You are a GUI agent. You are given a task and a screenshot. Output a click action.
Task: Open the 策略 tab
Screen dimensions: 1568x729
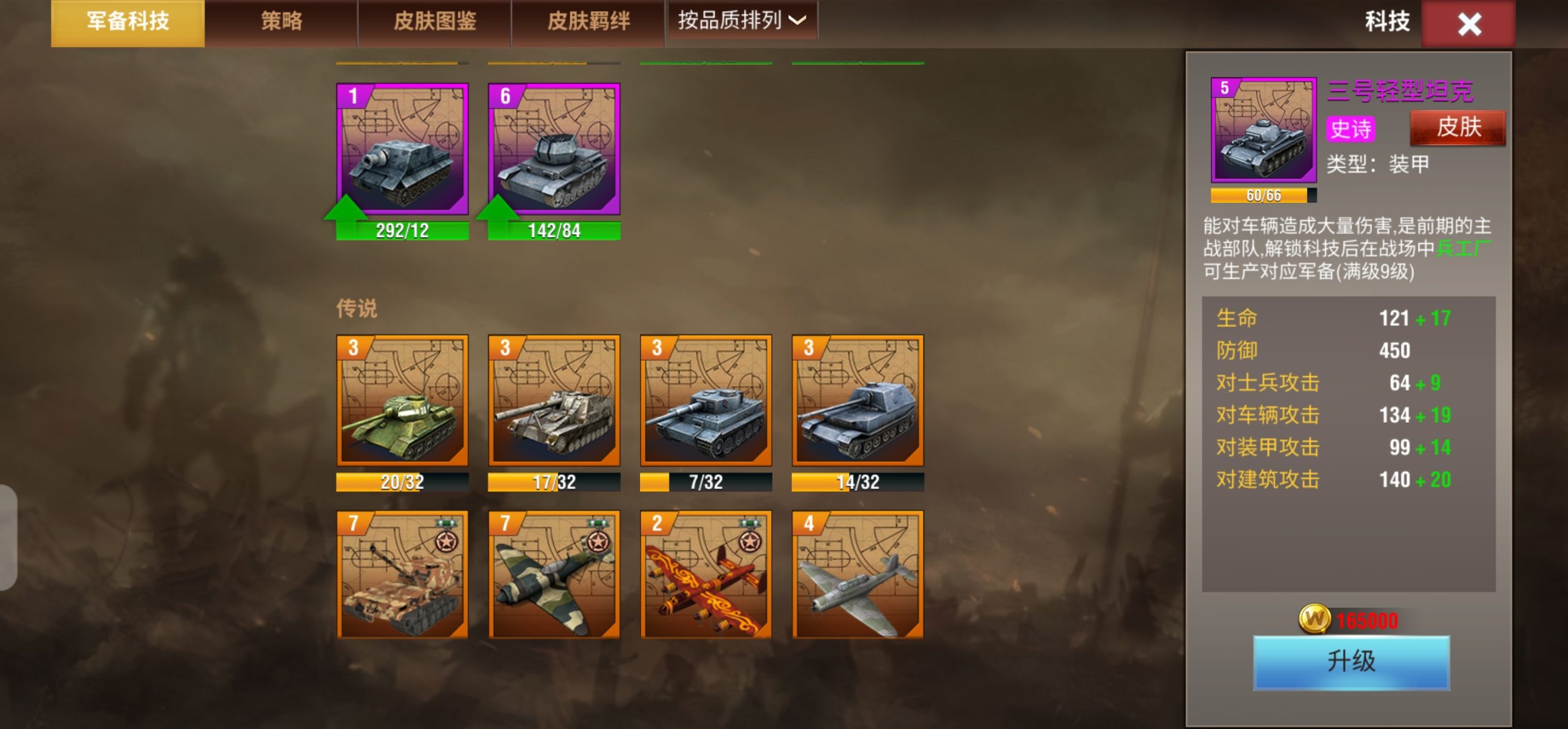[281, 22]
